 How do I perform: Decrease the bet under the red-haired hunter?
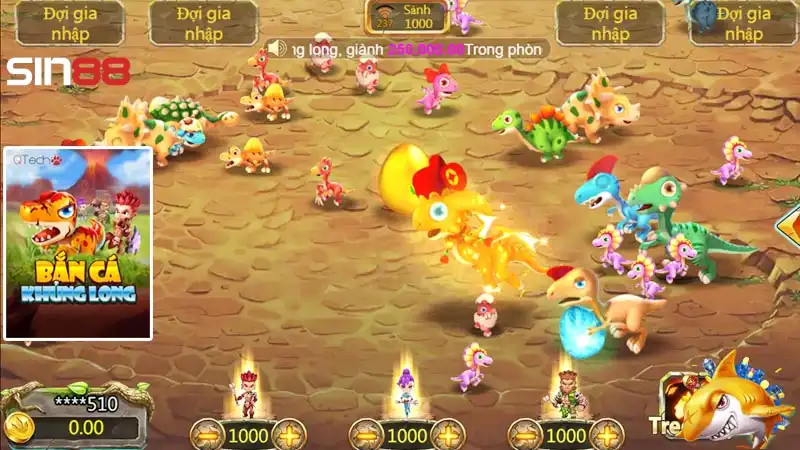click(207, 436)
